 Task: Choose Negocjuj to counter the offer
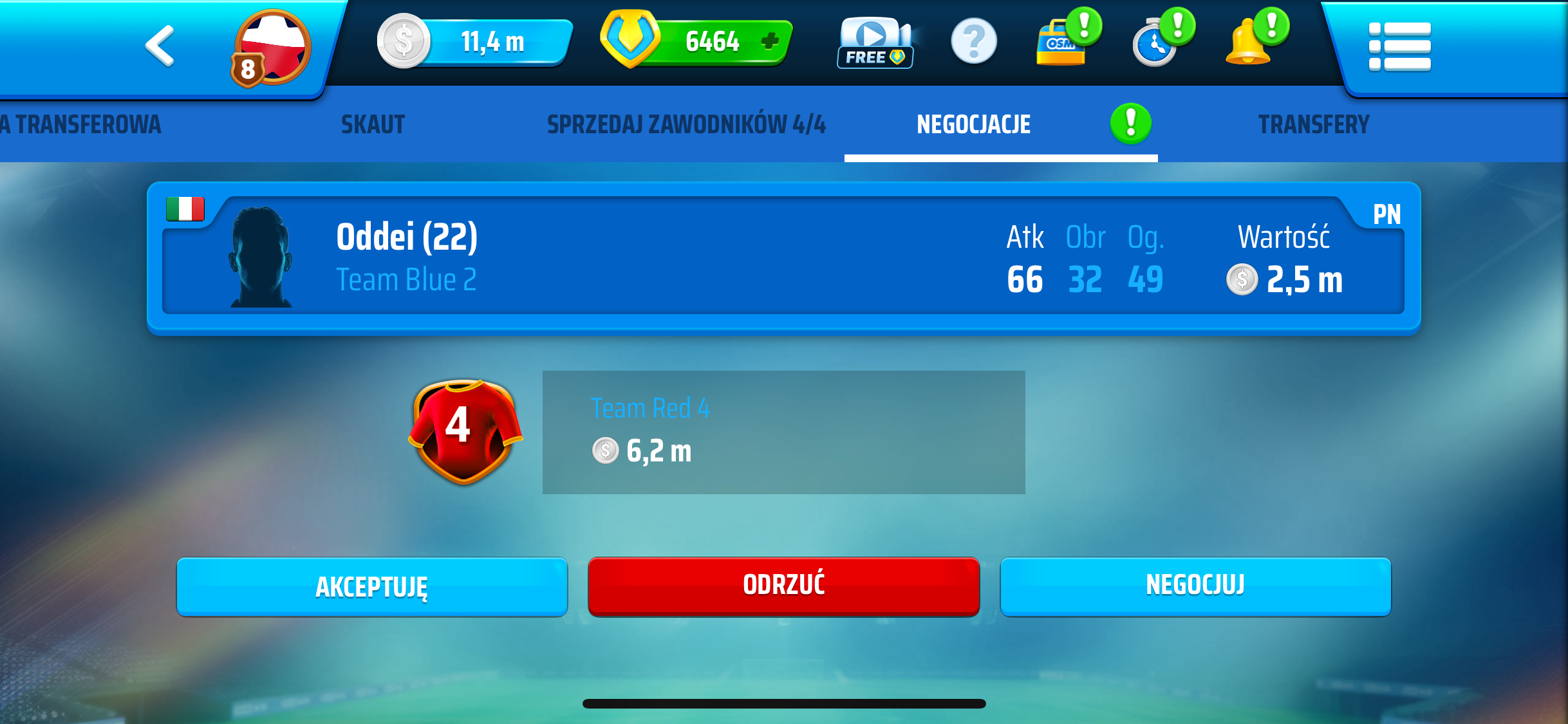[1195, 586]
